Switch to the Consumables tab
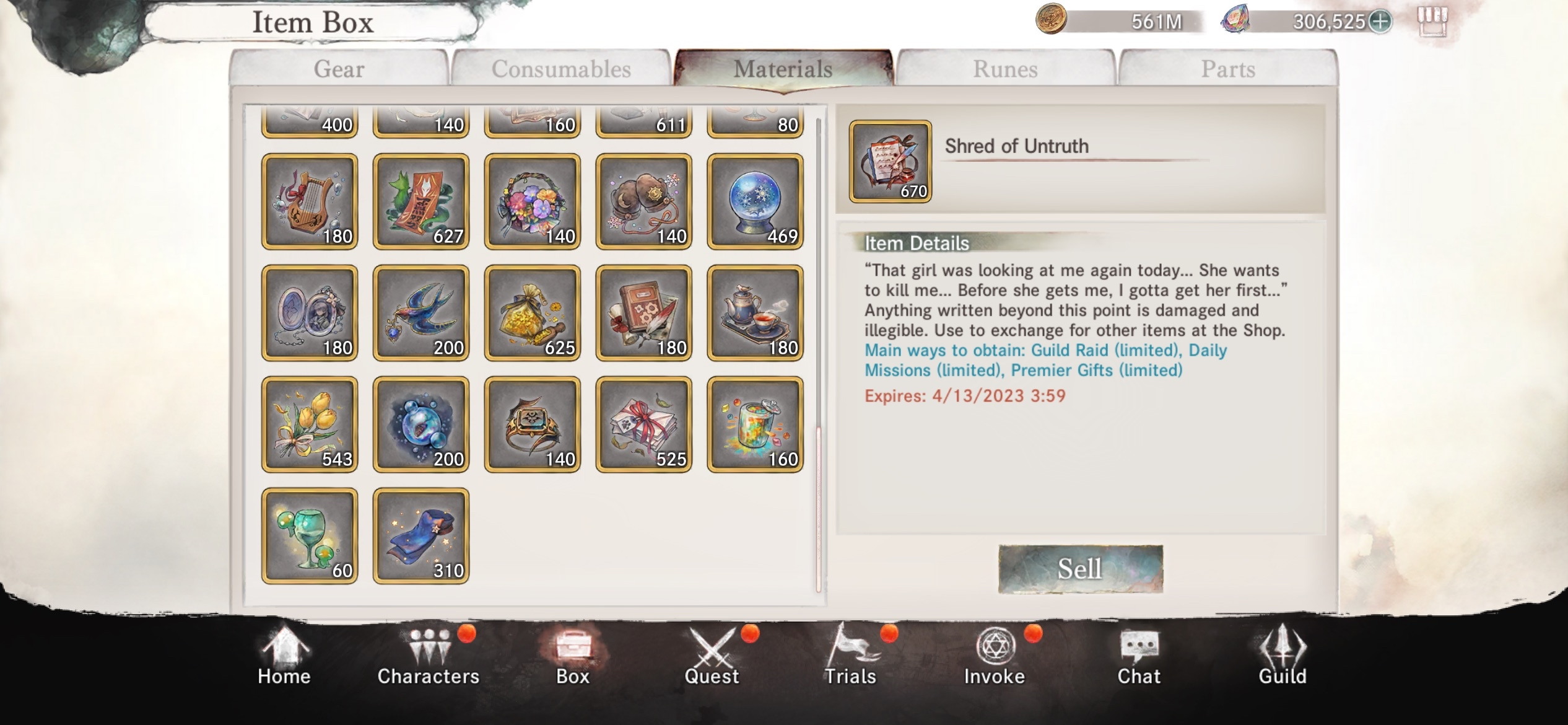This screenshot has width=1568, height=725. [x=560, y=68]
